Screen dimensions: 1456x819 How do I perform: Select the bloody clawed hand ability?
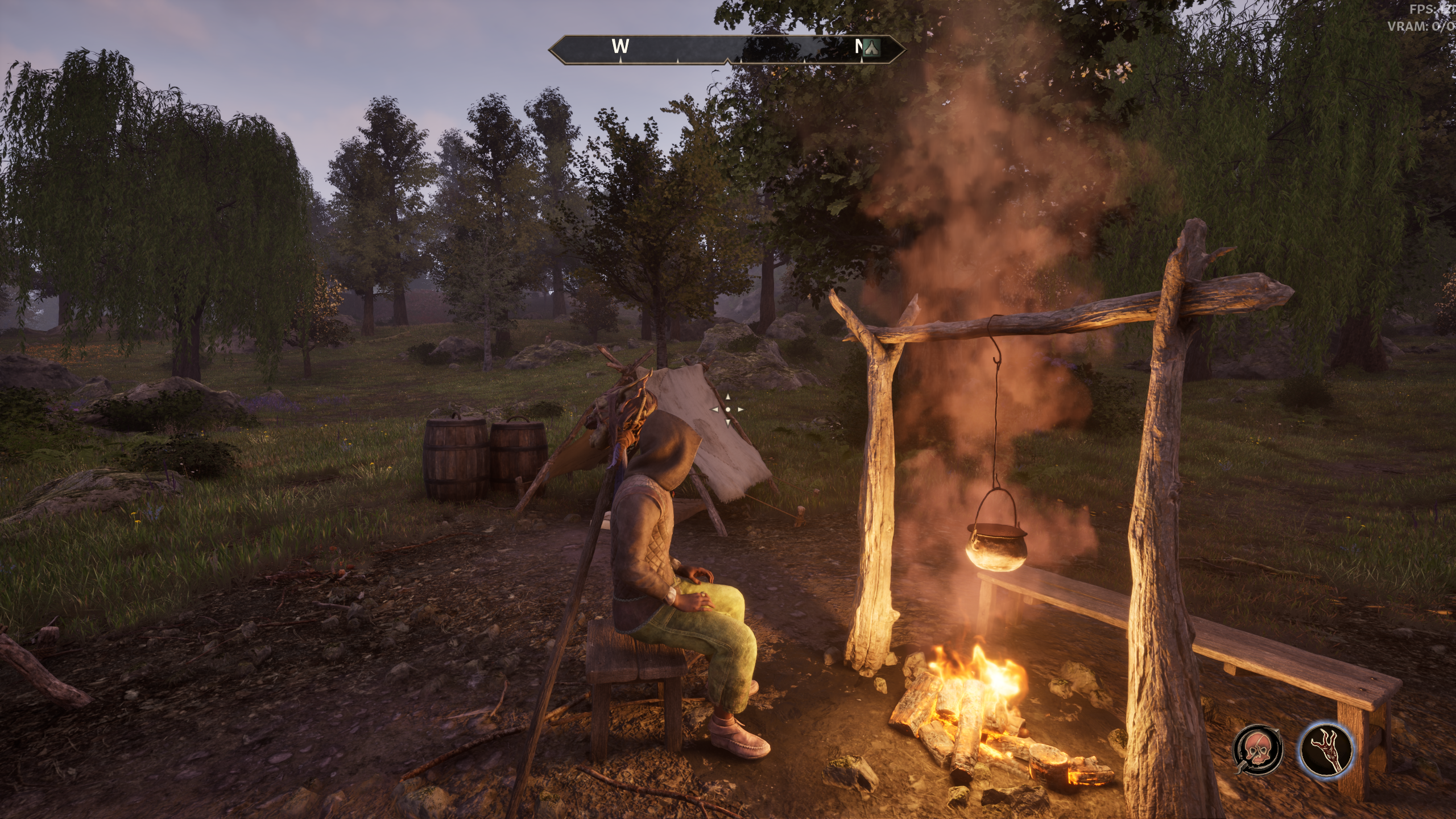coord(1326,750)
